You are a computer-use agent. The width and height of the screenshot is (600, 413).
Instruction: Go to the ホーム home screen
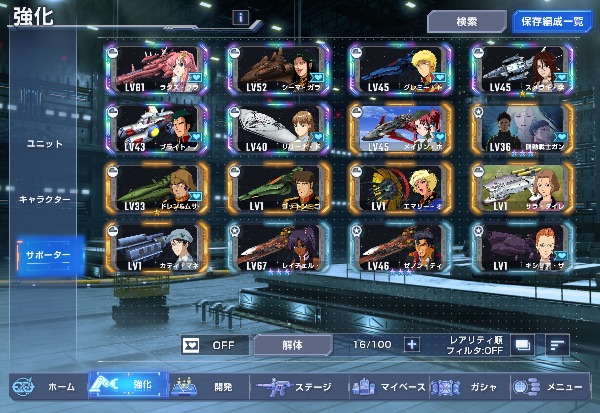coord(45,387)
